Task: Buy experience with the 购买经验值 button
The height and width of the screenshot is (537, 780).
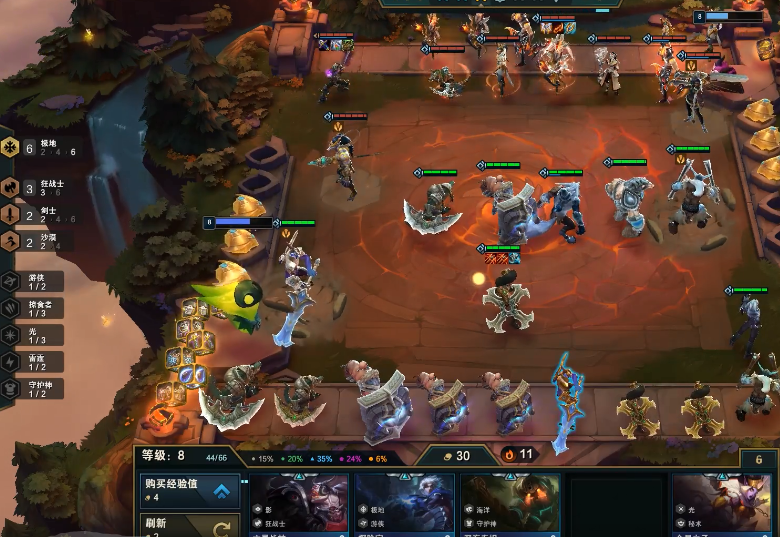Action: [190, 490]
